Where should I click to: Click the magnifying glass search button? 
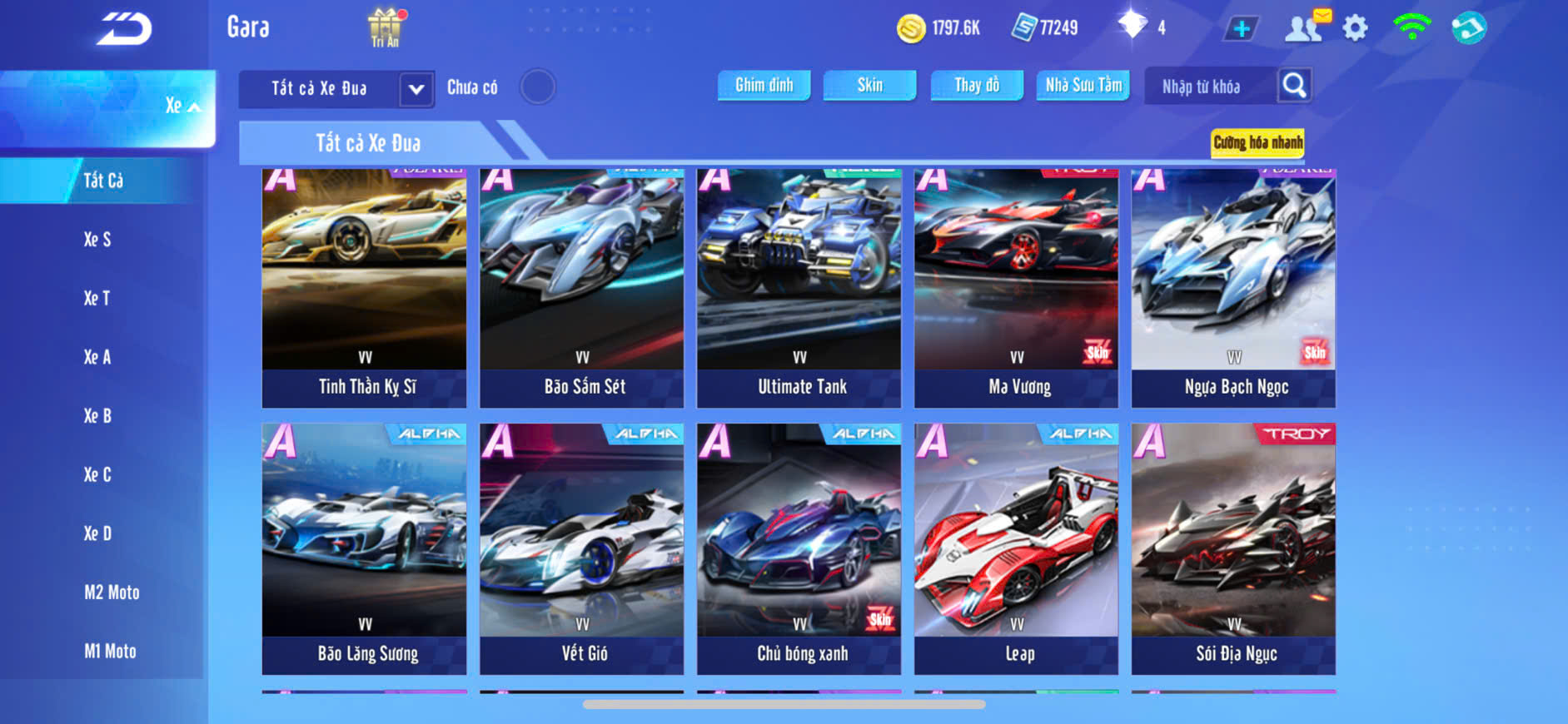[x=1294, y=85]
